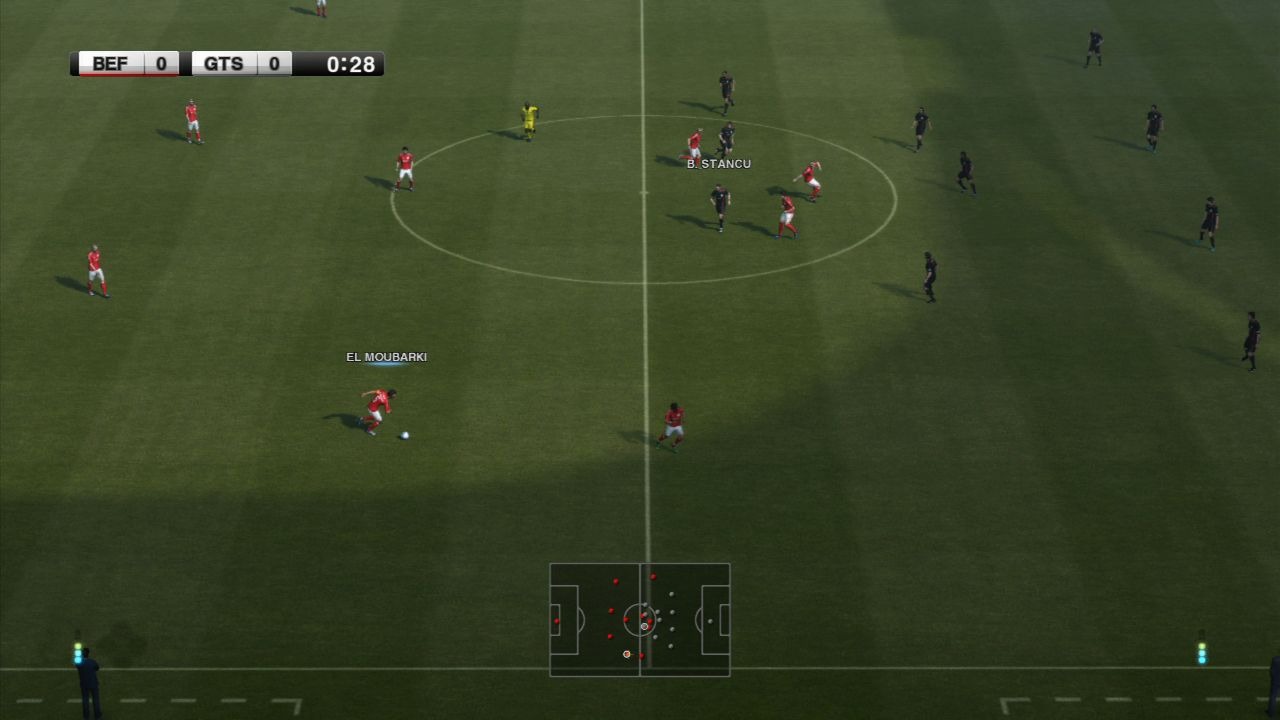This screenshot has width=1280, height=720.
Task: Toggle the red underline bar beneath BEF
Action: coord(126,77)
